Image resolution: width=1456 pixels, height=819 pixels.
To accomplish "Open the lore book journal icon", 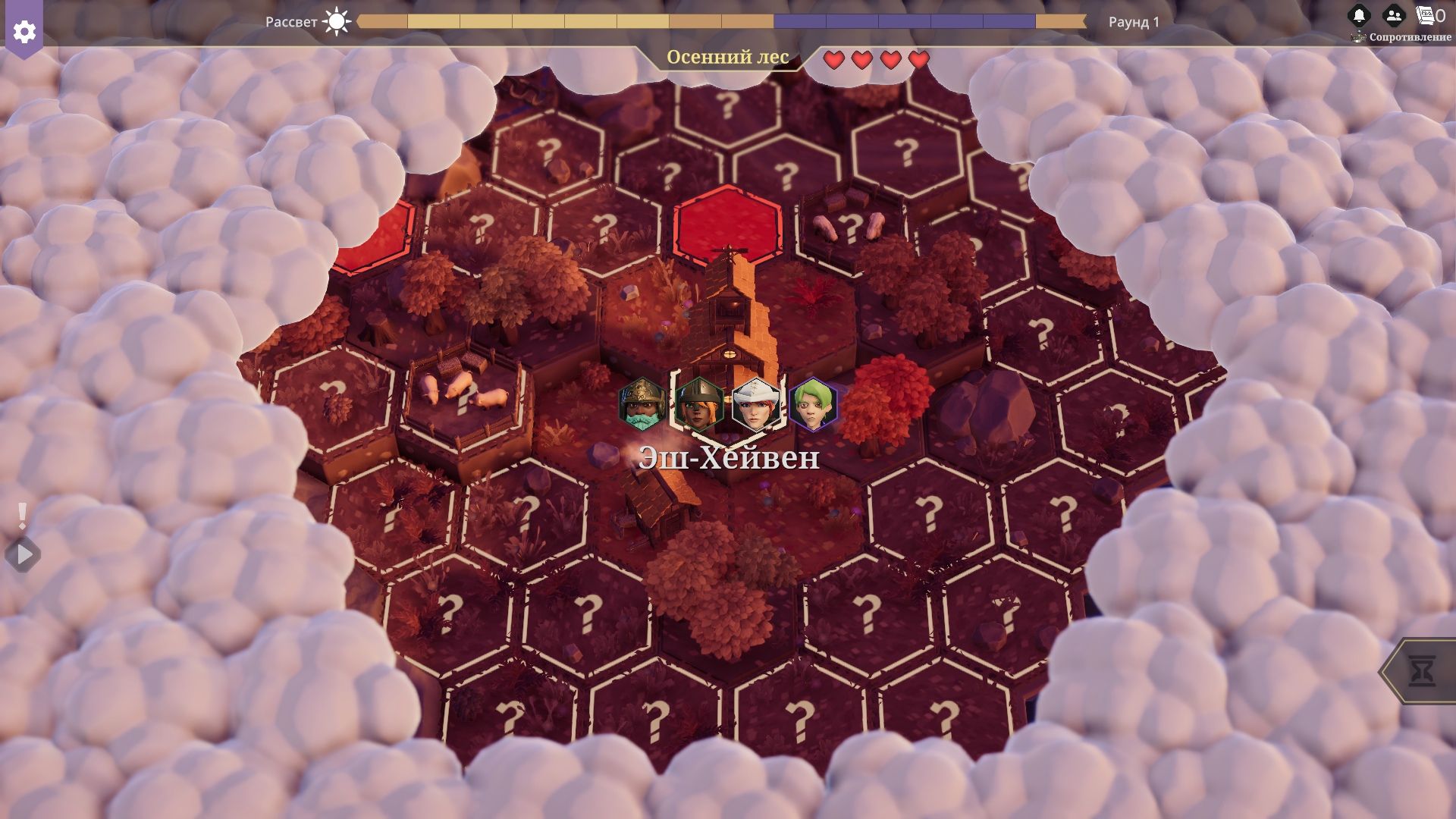I will (1426, 15).
